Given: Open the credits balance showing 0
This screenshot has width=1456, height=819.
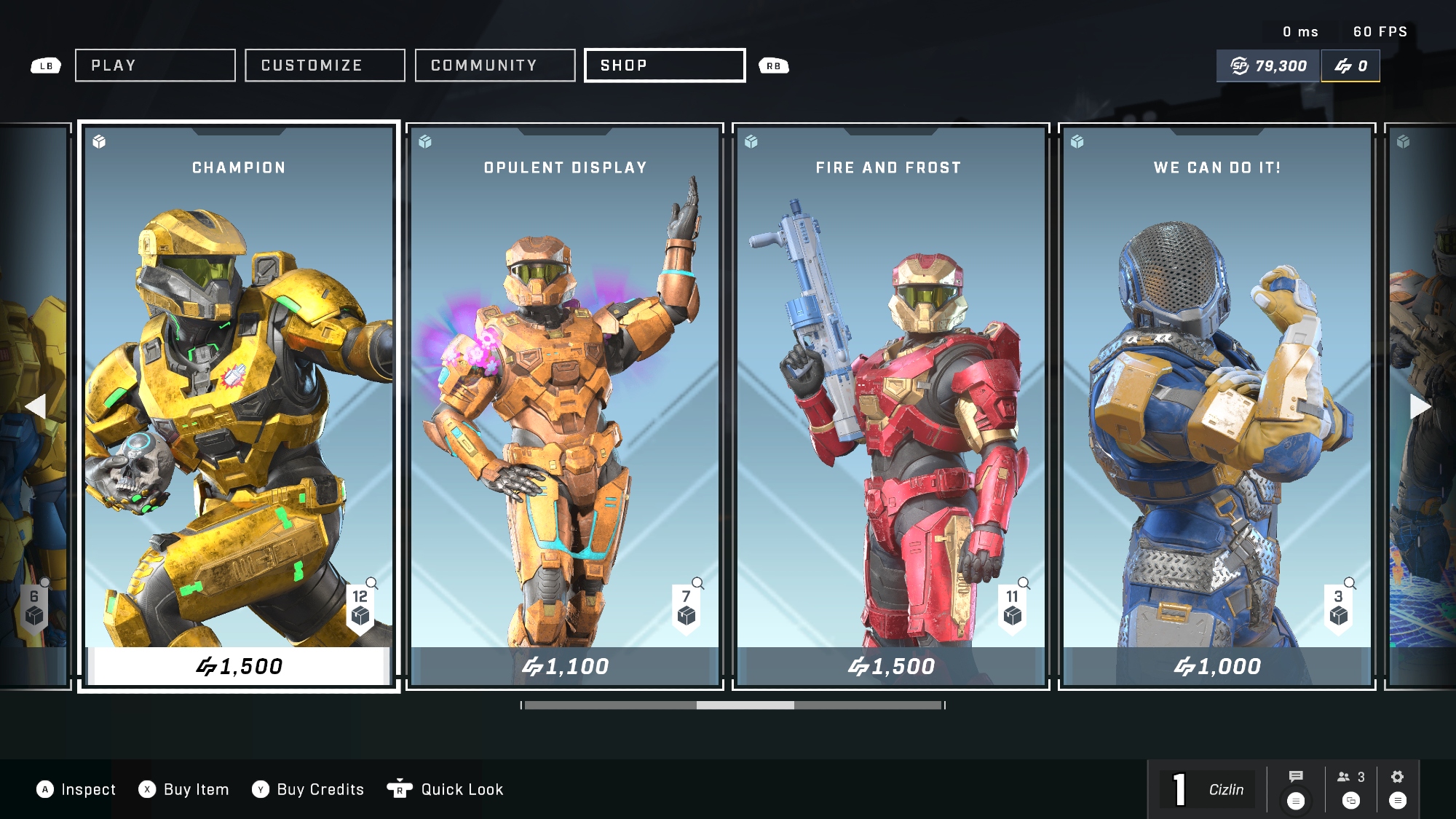Looking at the screenshot, I should click(1350, 66).
